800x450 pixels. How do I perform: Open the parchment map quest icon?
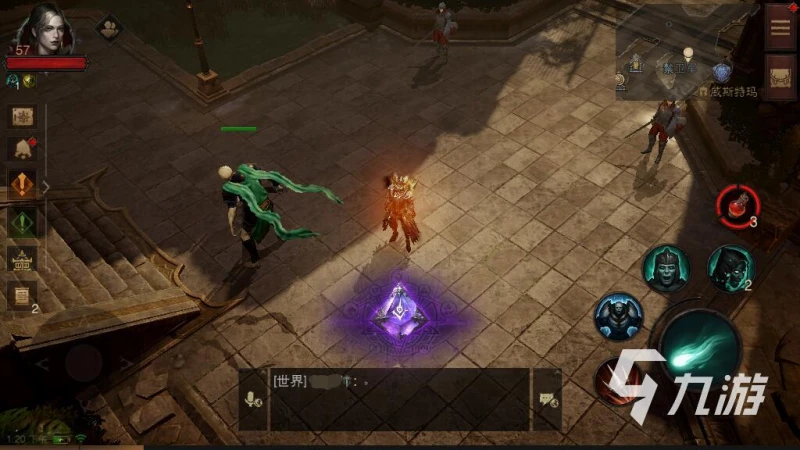click(22, 116)
